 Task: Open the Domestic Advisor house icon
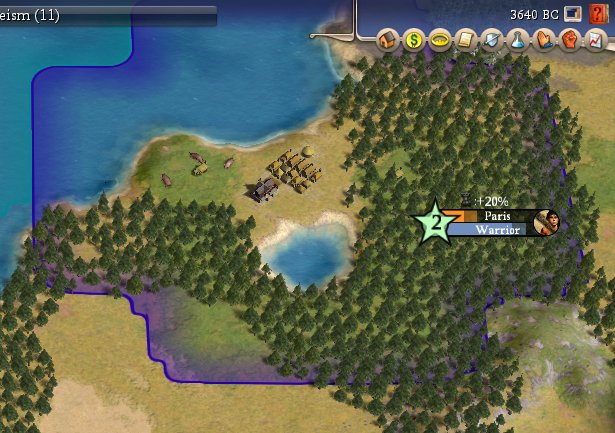click(388, 41)
